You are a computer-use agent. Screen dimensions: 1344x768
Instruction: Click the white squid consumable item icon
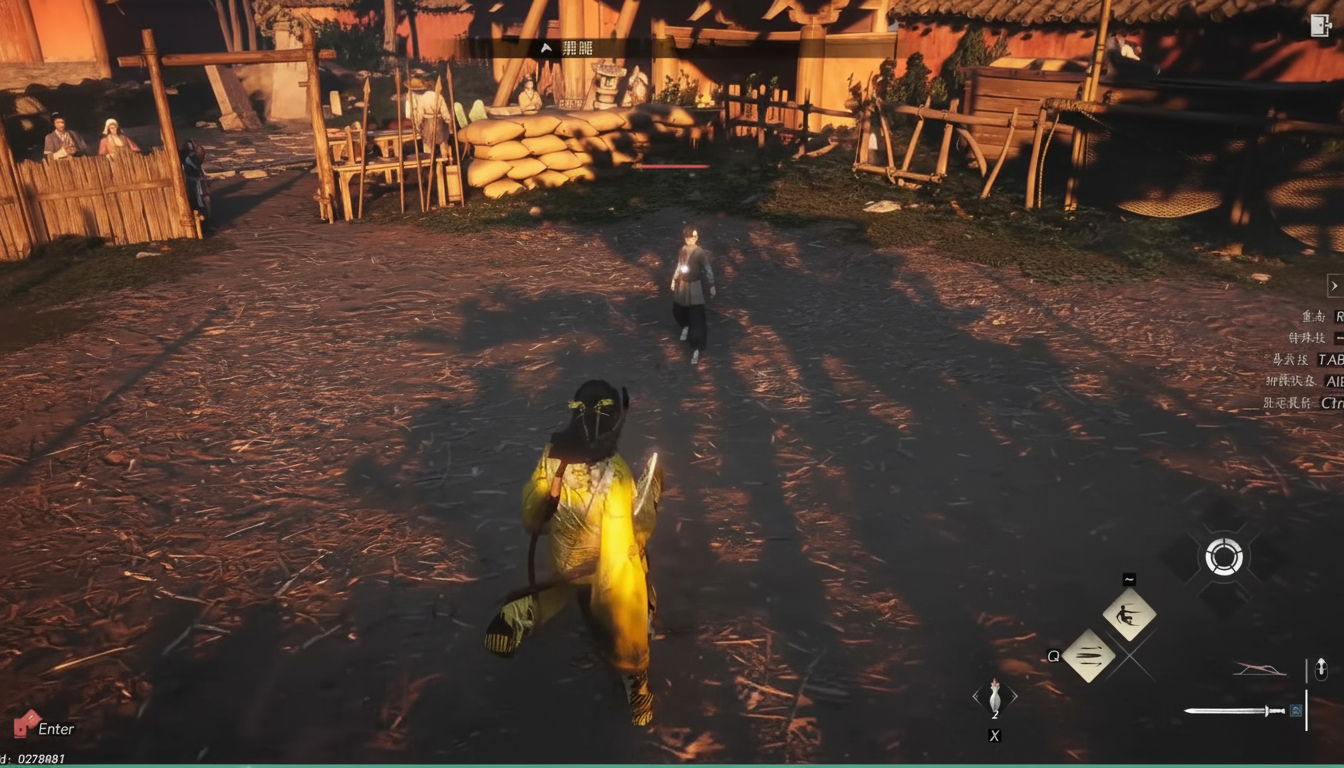[995, 697]
